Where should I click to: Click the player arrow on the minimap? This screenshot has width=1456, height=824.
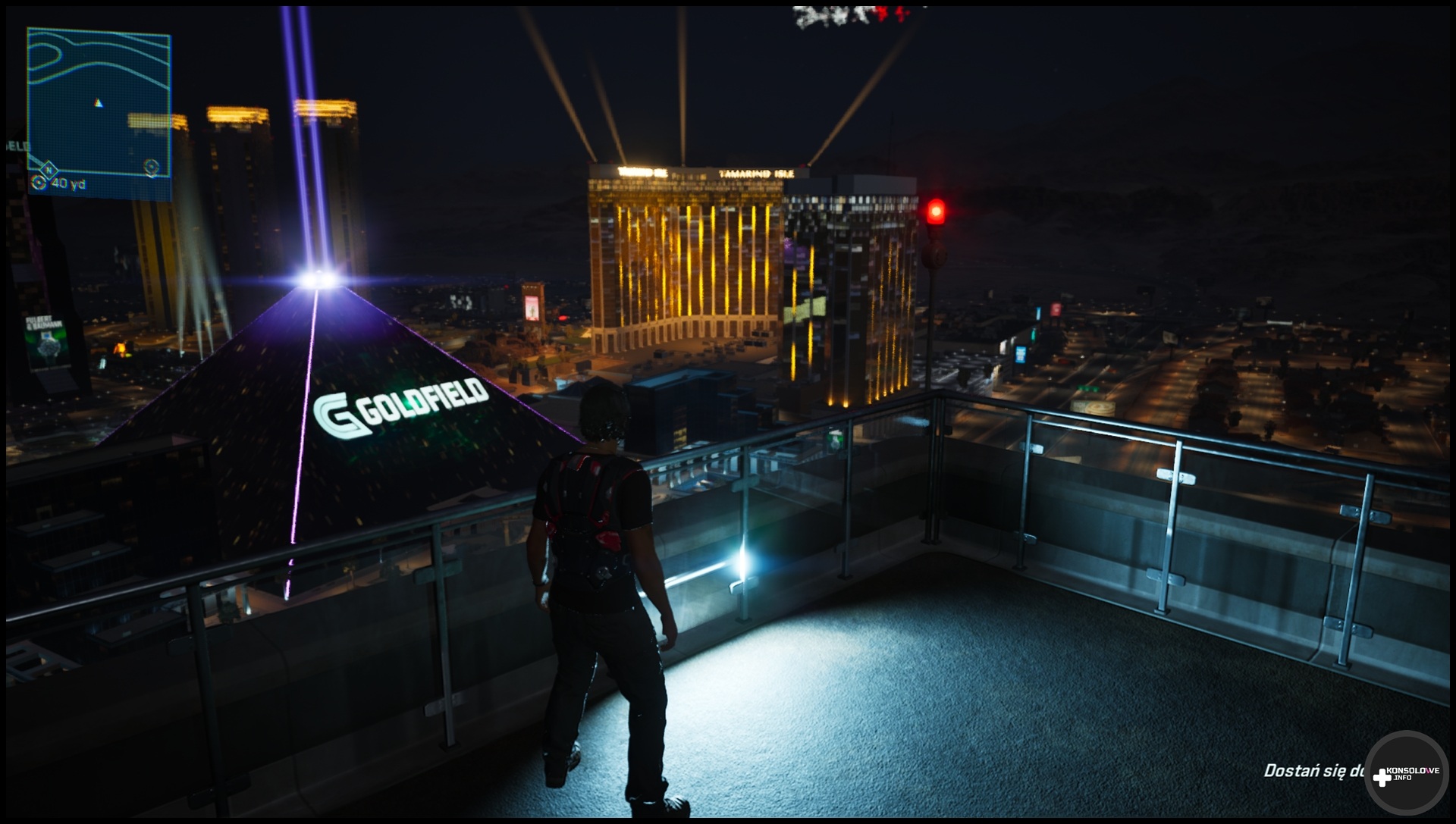point(98,103)
